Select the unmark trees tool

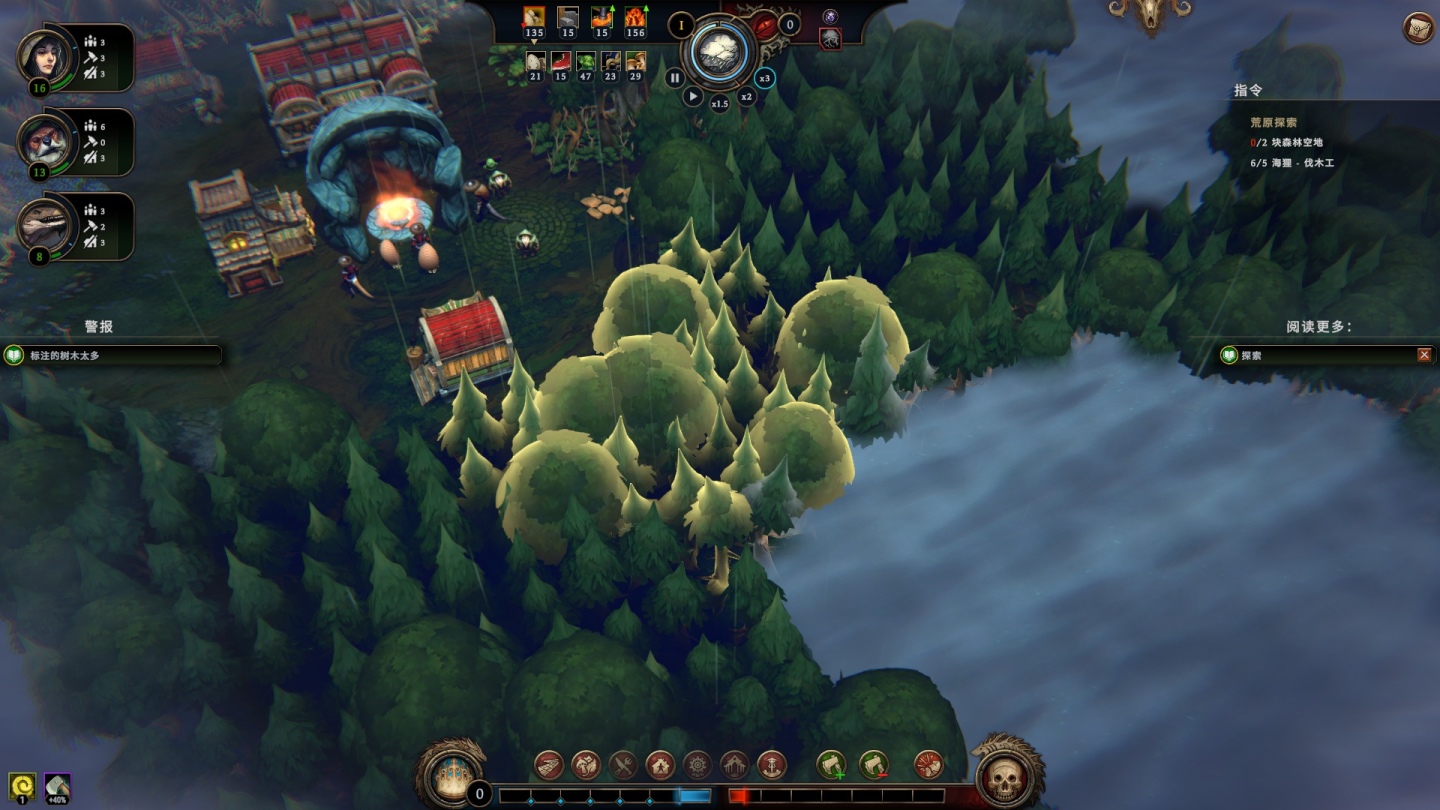tap(874, 765)
